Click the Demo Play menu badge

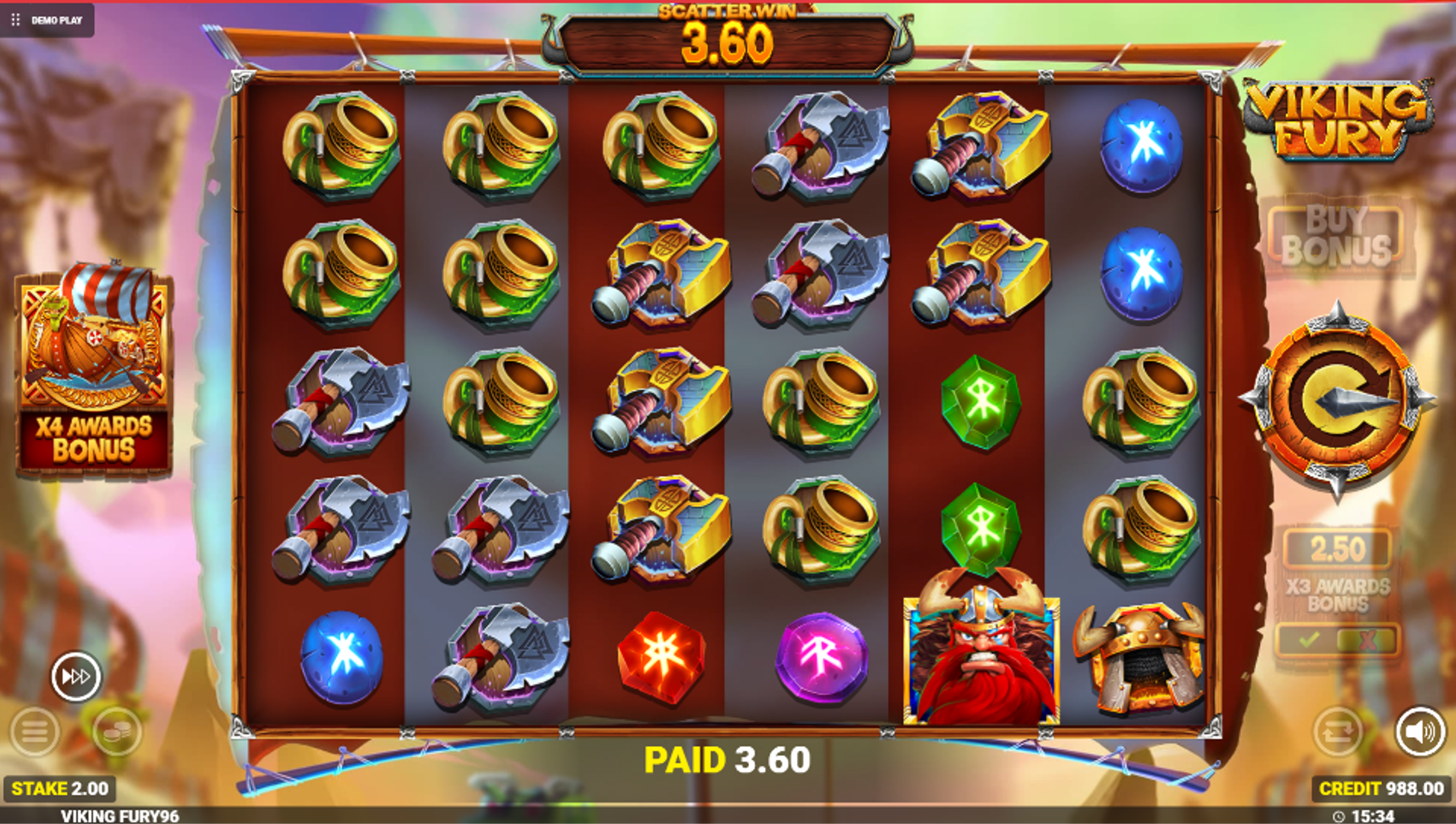click(47, 20)
